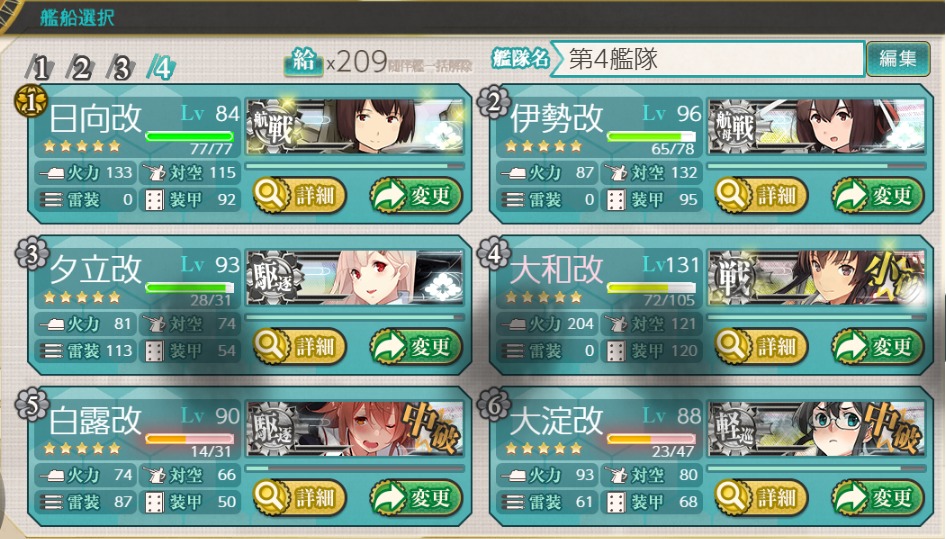Select the active fleet tab 4
The width and height of the screenshot is (946, 539).
pyautogui.click(x=162, y=68)
